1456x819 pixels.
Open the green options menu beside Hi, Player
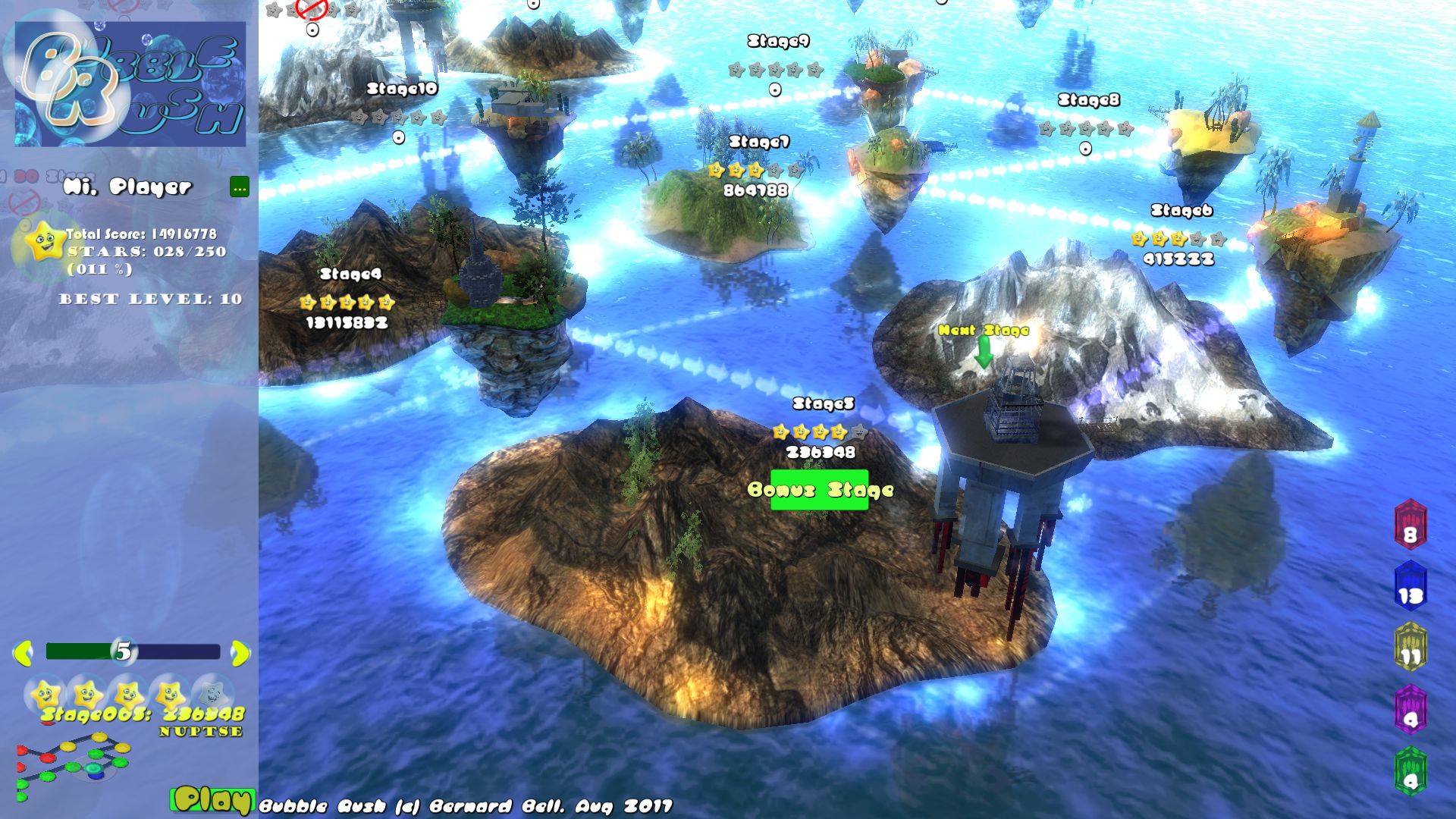click(x=240, y=187)
